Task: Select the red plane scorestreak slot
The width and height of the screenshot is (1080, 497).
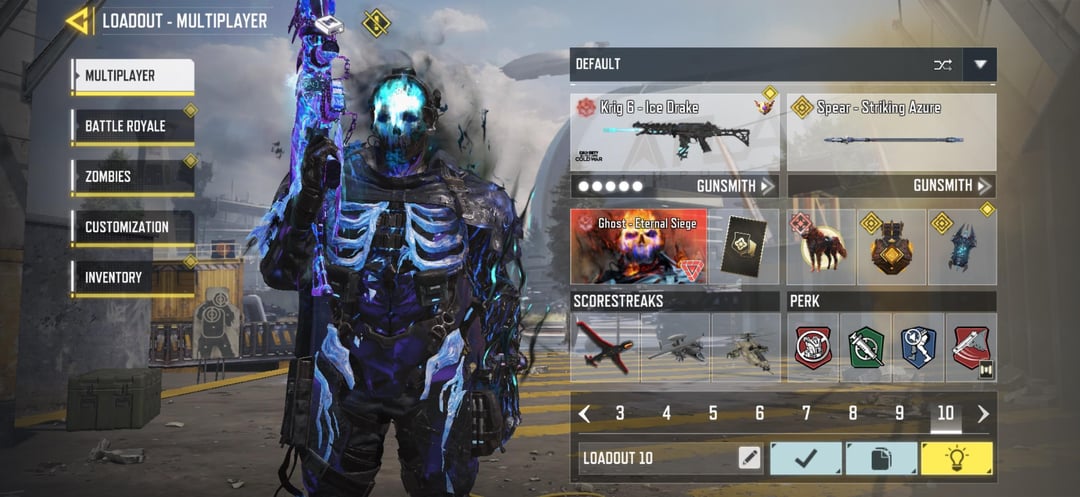Action: pyautogui.click(x=605, y=348)
